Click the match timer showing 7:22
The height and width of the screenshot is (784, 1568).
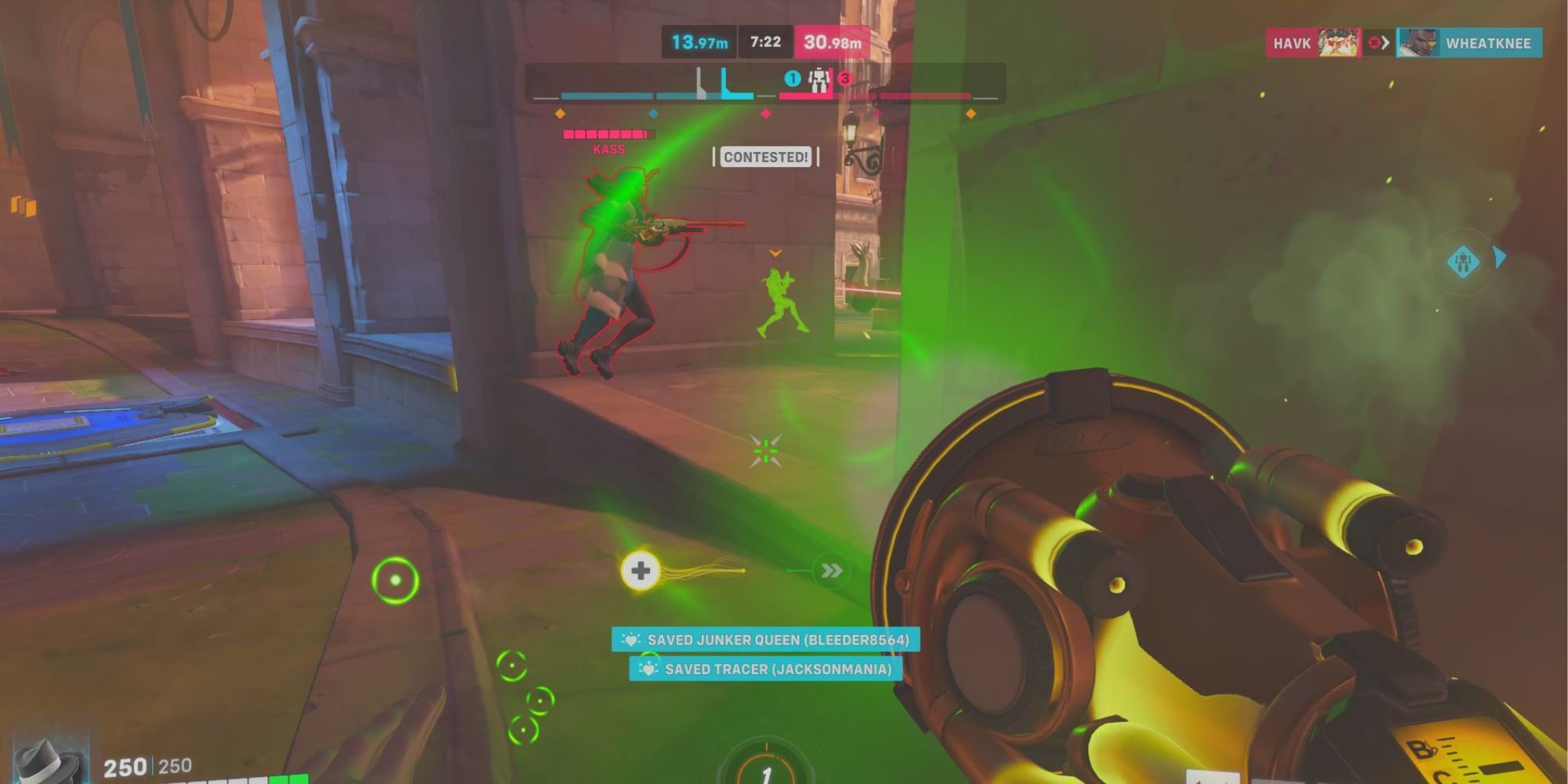764,41
